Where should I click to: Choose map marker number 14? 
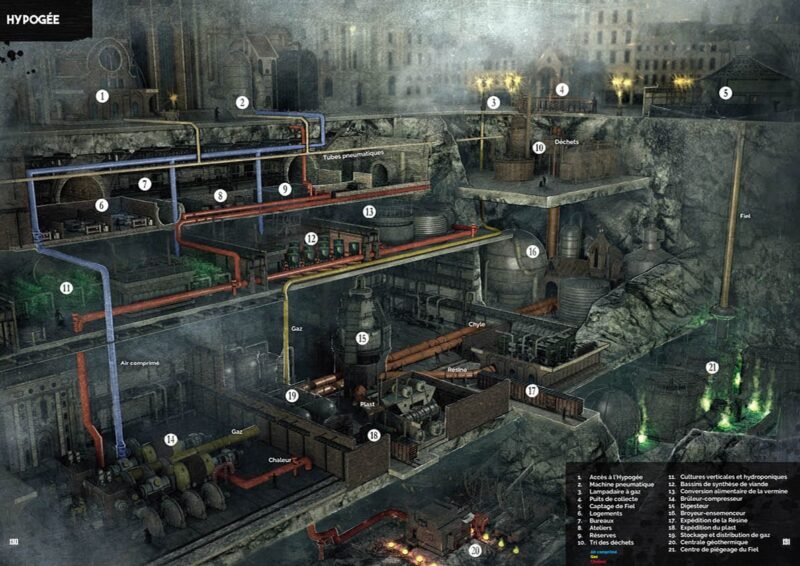[171, 439]
